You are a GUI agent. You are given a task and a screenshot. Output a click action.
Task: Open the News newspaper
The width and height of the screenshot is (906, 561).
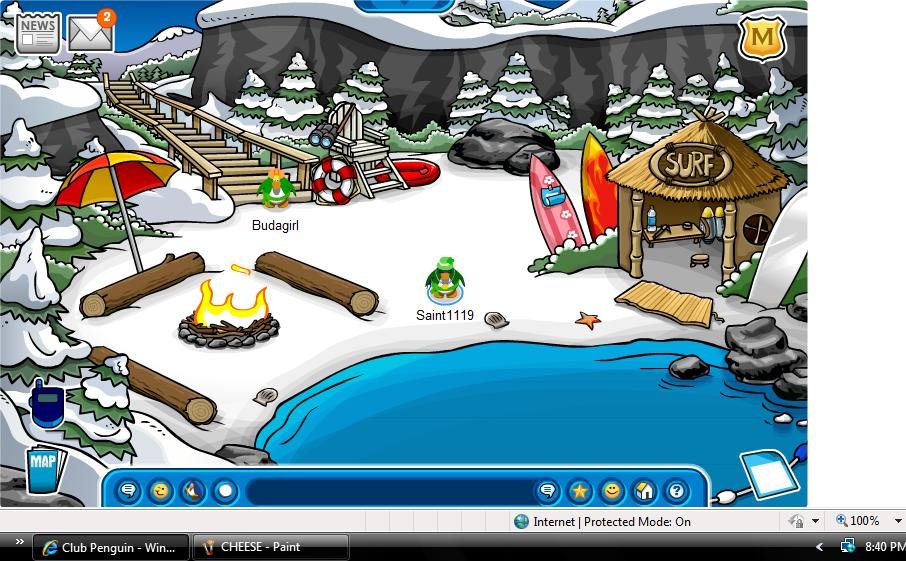point(38,32)
